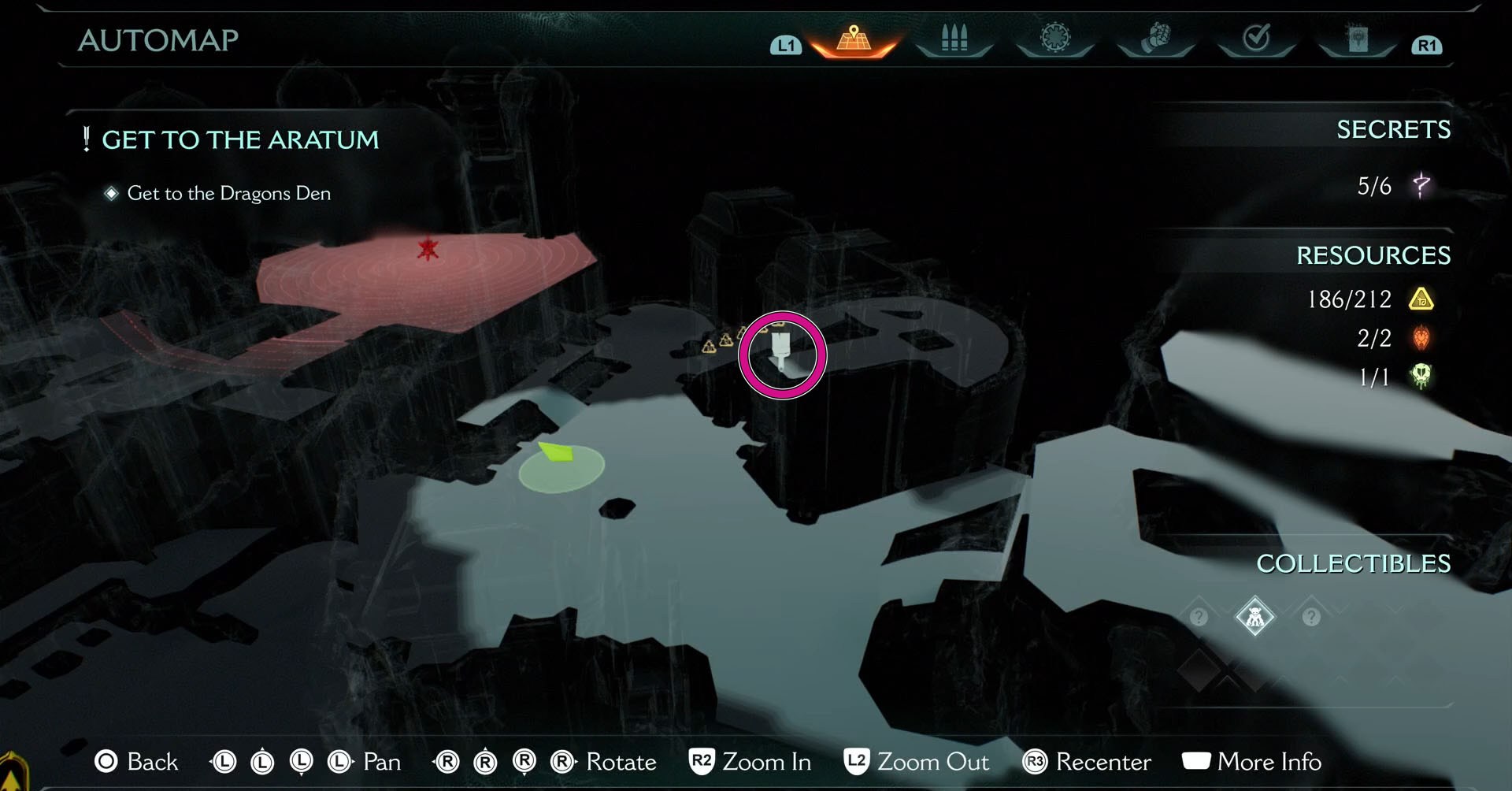The image size is (1512, 791).
Task: Select the orange Automap tab
Action: 854,39
